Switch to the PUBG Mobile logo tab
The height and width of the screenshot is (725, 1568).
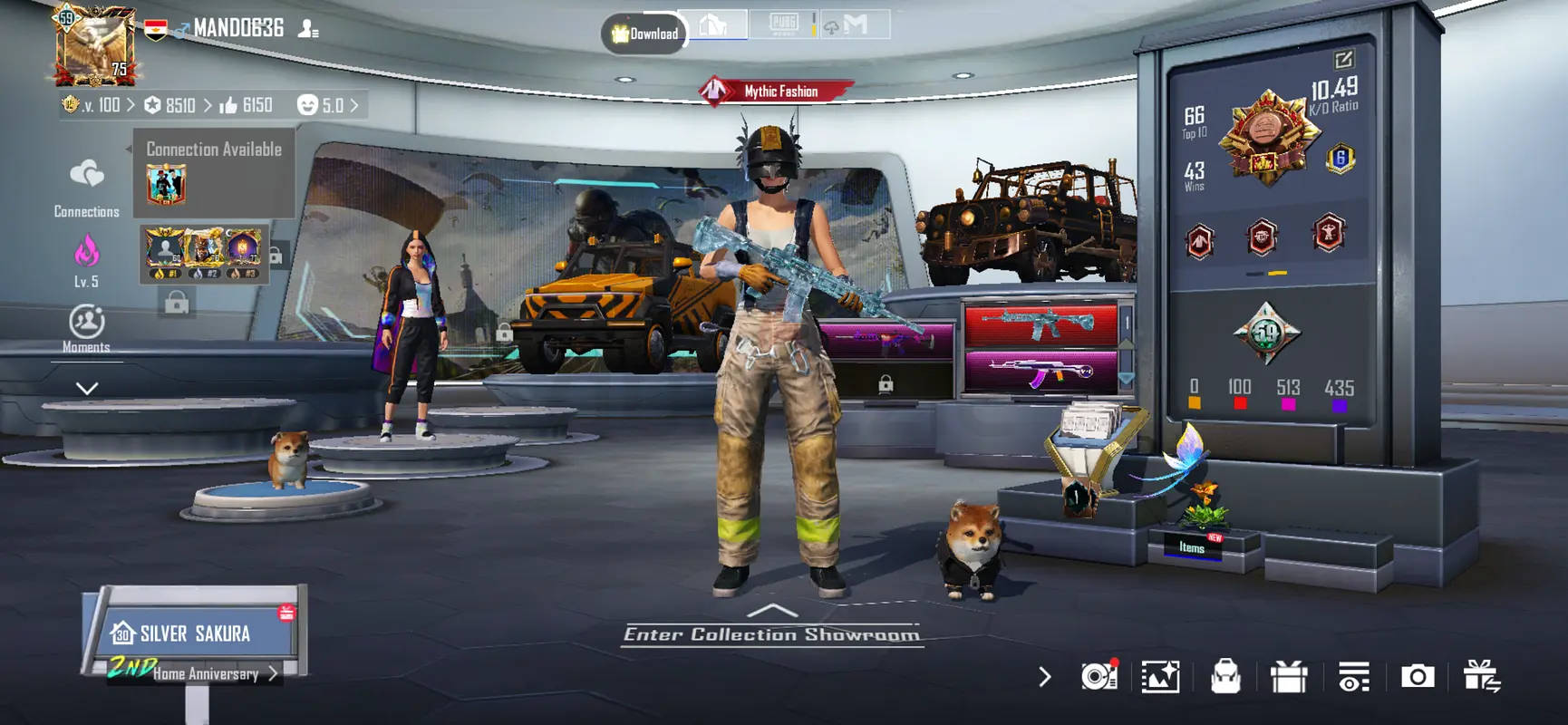click(783, 24)
